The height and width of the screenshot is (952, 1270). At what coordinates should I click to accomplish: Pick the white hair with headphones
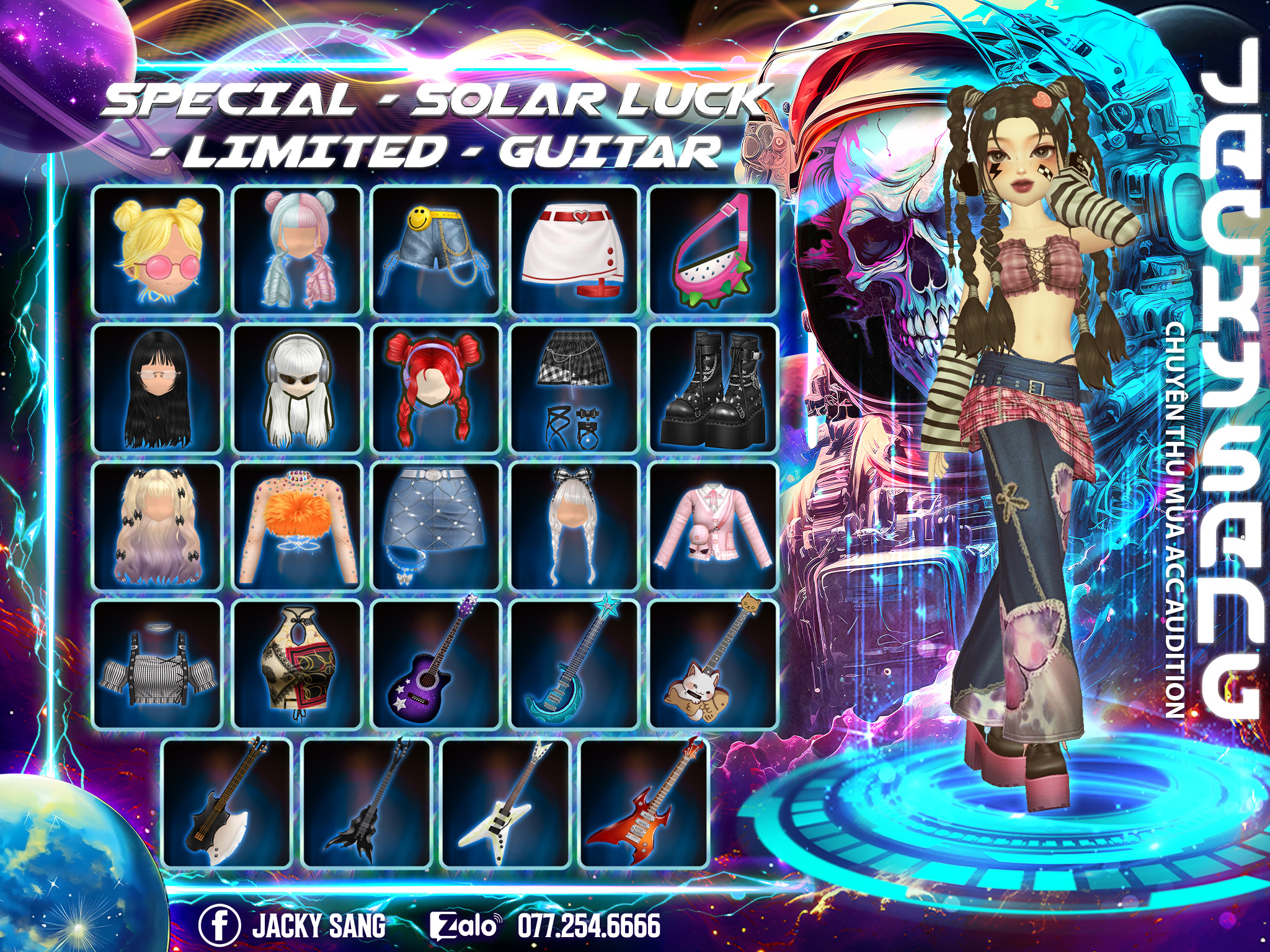[297, 389]
